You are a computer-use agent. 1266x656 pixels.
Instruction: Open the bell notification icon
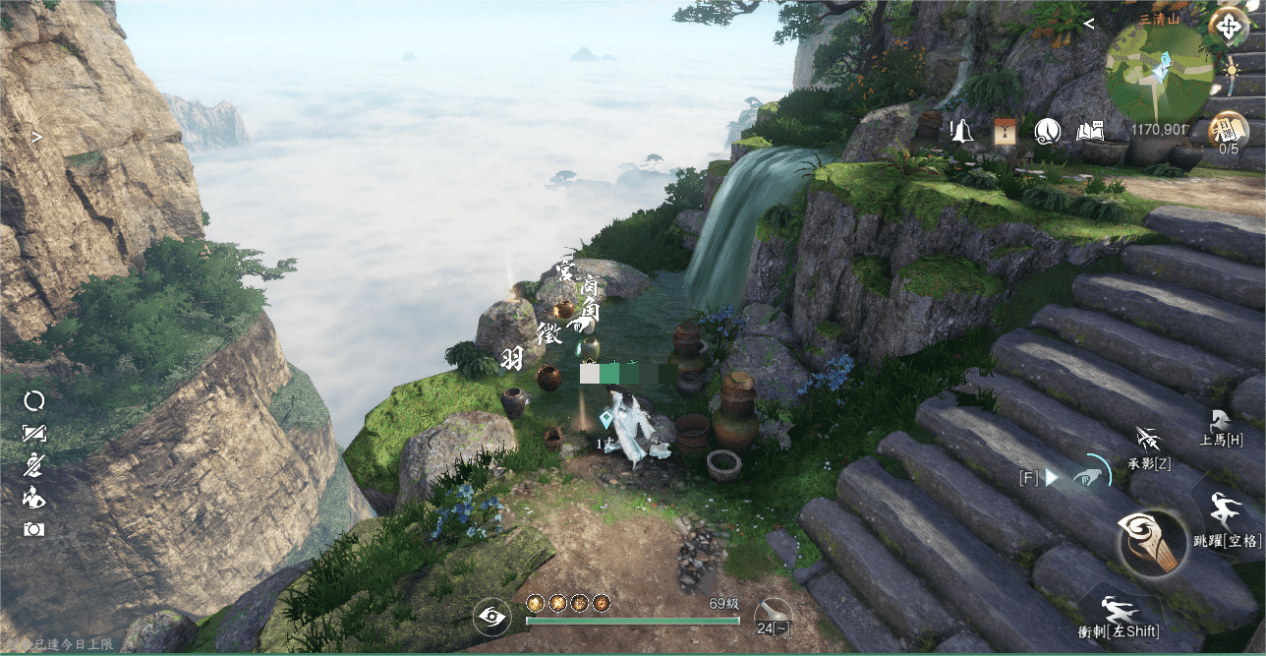[962, 131]
